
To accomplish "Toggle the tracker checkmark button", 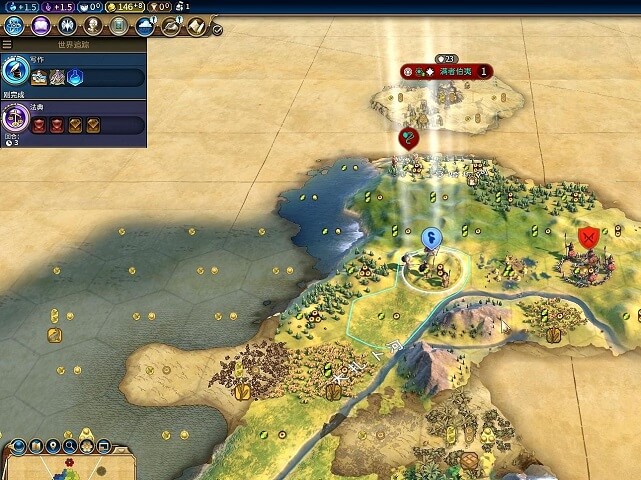I will (217, 30).
